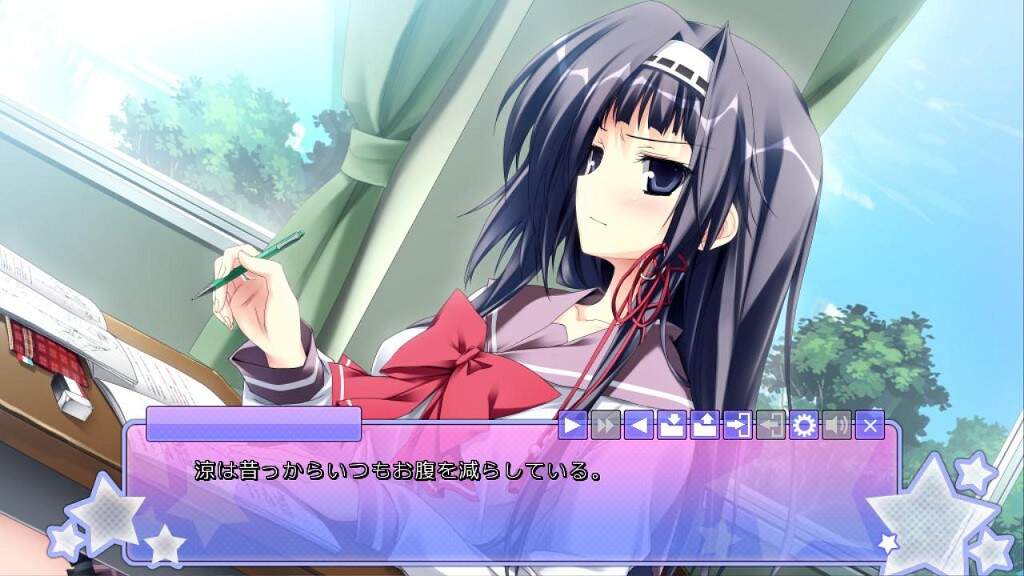Open the load menu folder icon
Screen dimensions: 1024x576
click(704, 425)
